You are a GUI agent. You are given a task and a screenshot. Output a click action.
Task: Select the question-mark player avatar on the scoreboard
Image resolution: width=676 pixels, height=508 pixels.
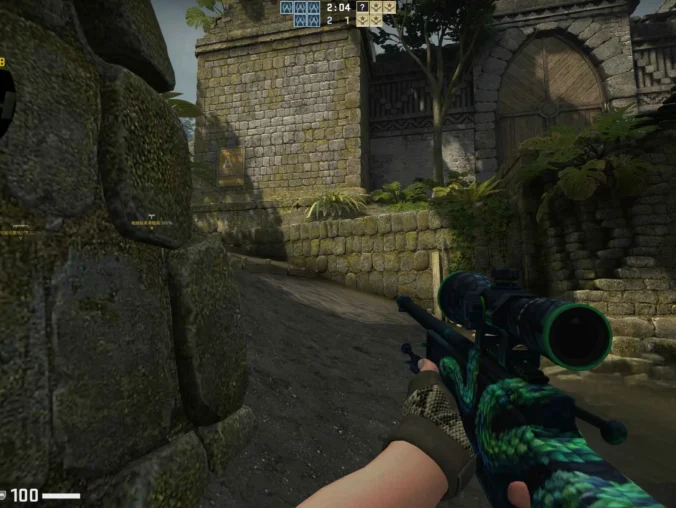click(x=362, y=7)
